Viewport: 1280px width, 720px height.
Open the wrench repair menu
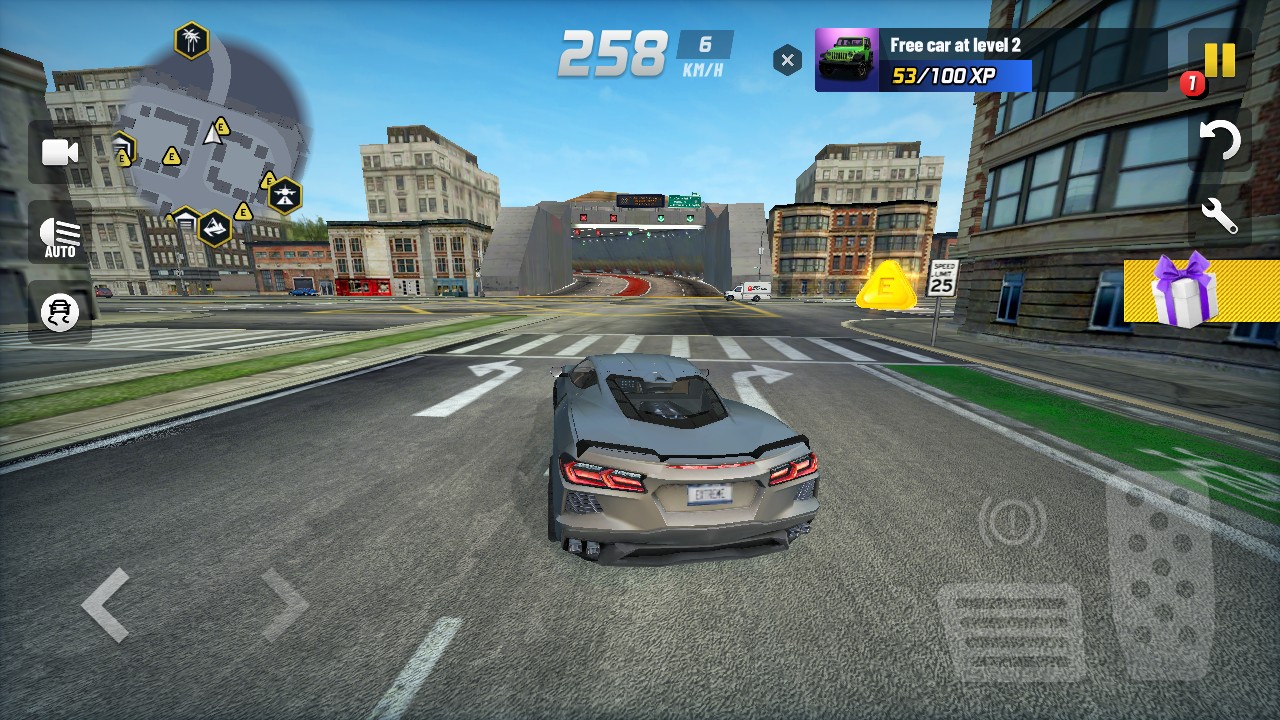pyautogui.click(x=1219, y=216)
